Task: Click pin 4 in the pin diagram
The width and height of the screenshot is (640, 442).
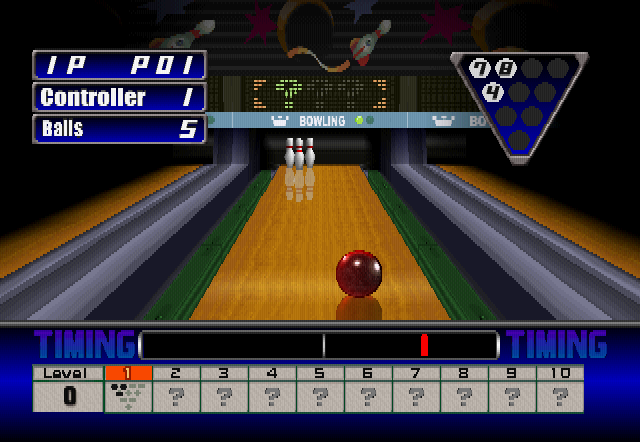Action: (x=493, y=93)
